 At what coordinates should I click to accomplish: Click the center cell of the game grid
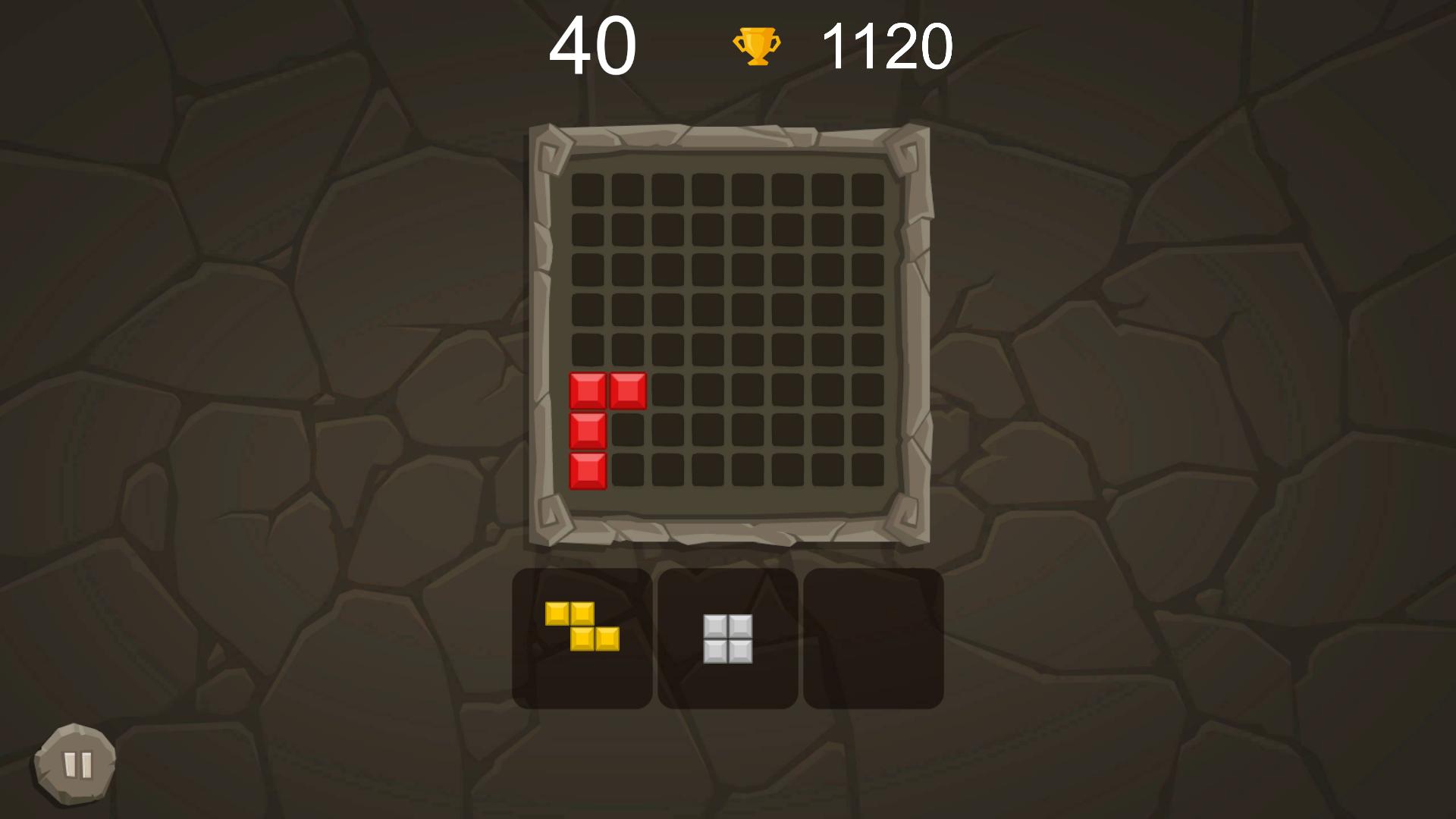[728, 330]
